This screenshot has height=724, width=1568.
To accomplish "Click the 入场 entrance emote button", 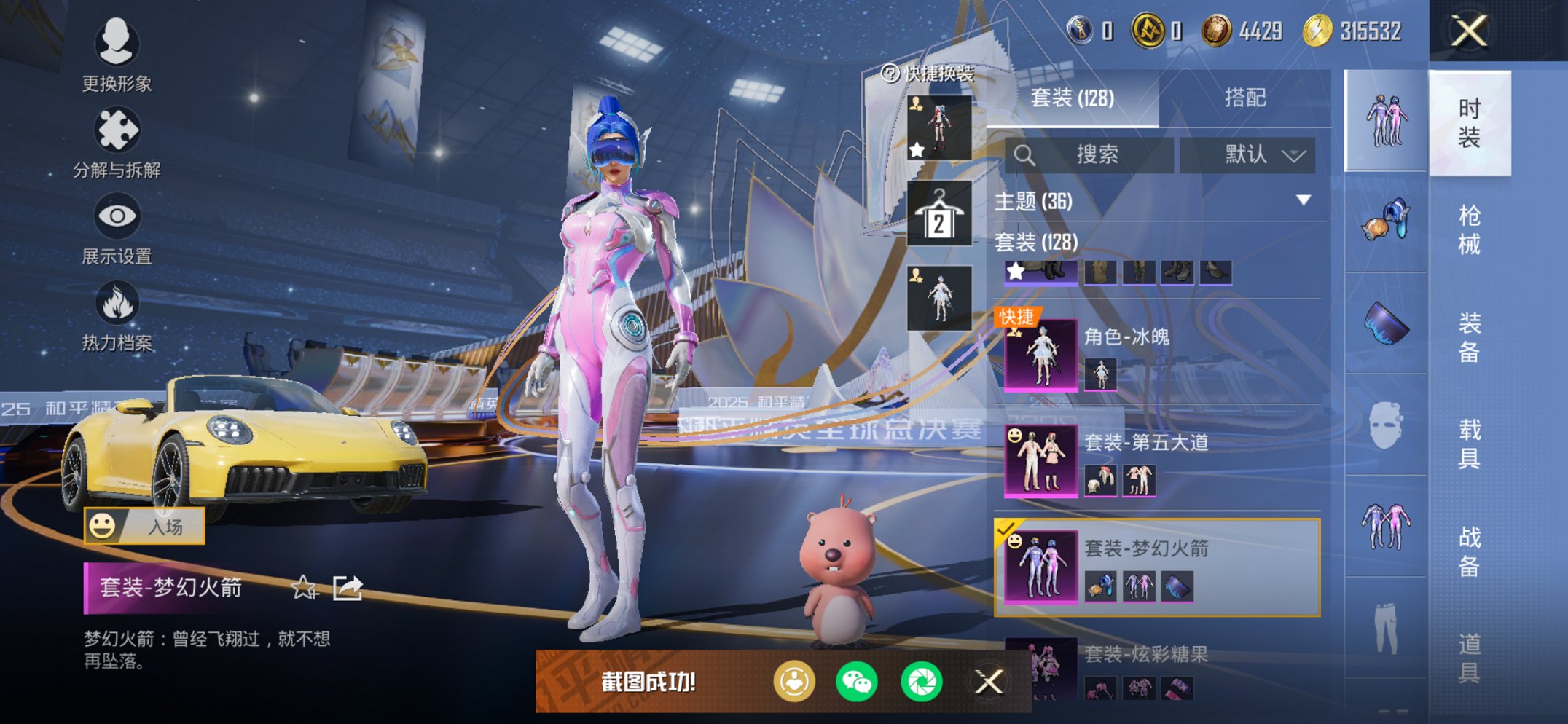I will [x=144, y=526].
